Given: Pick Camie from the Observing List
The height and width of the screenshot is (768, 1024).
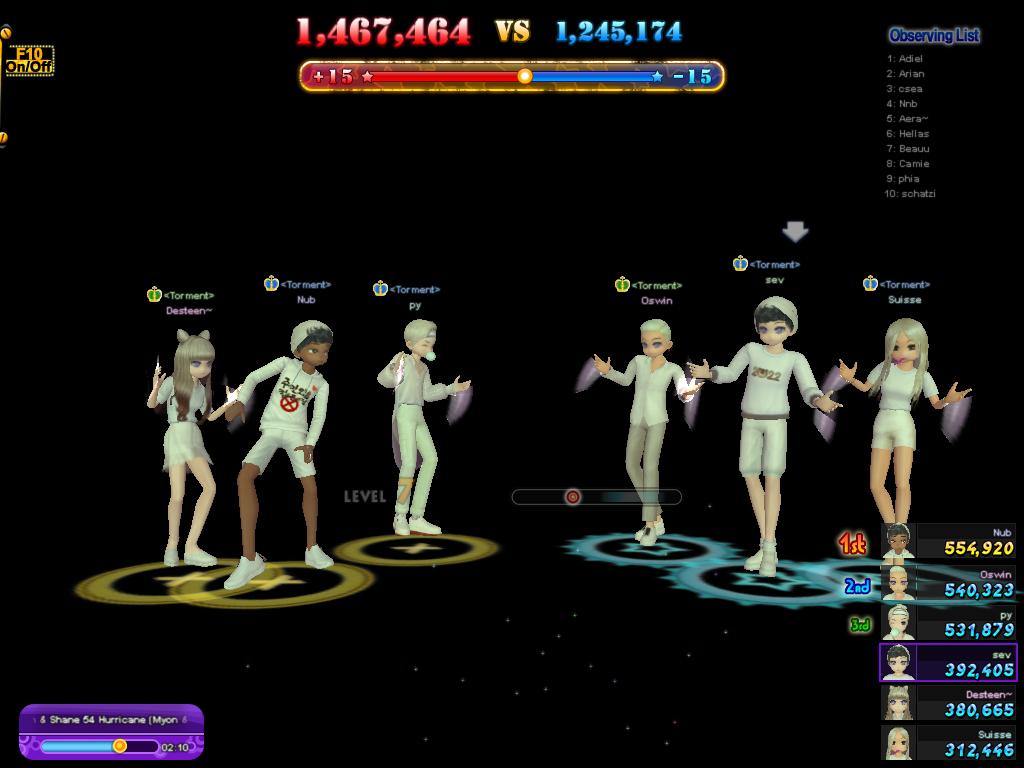Looking at the screenshot, I should [x=913, y=164].
